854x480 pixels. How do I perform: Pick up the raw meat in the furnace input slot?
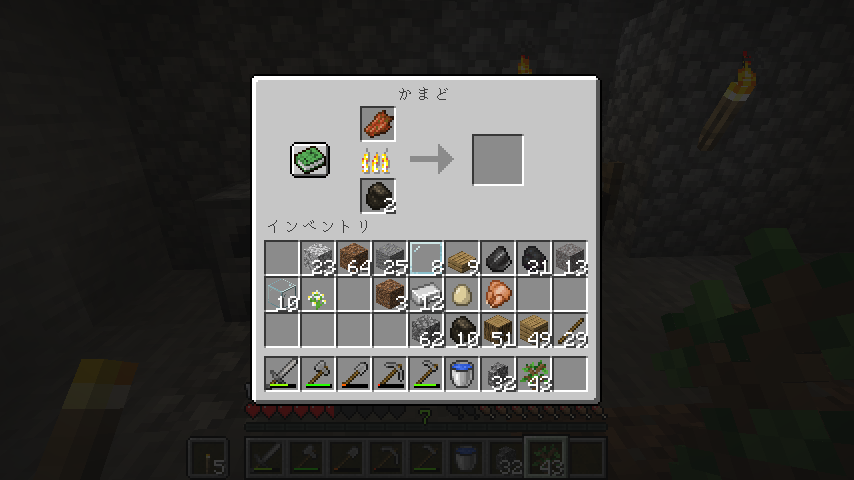[x=378, y=124]
